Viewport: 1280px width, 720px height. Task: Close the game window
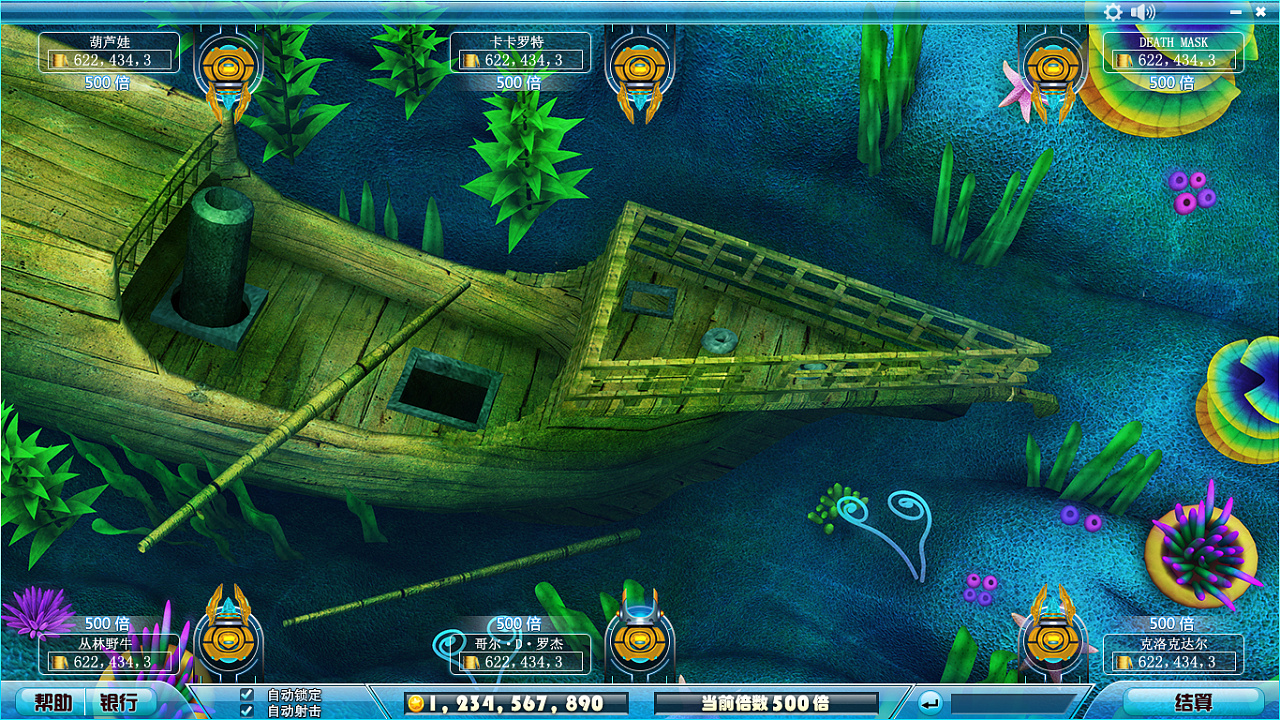1261,12
